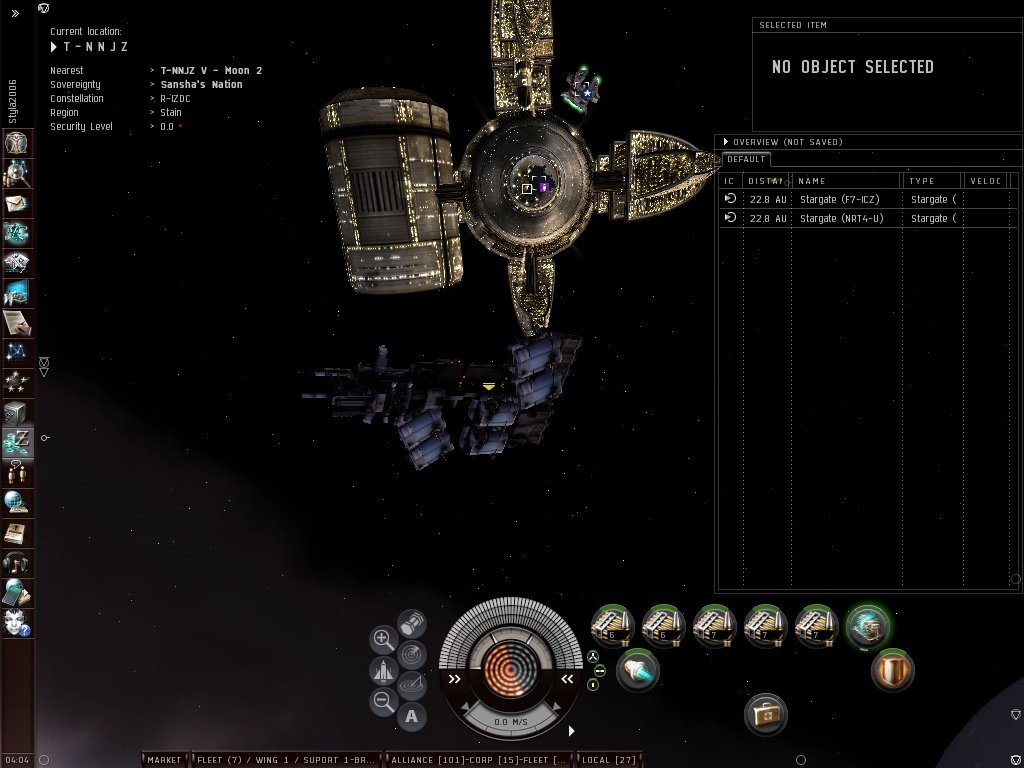Switch to the Default overview tab
The image size is (1024, 768).
click(x=745, y=159)
